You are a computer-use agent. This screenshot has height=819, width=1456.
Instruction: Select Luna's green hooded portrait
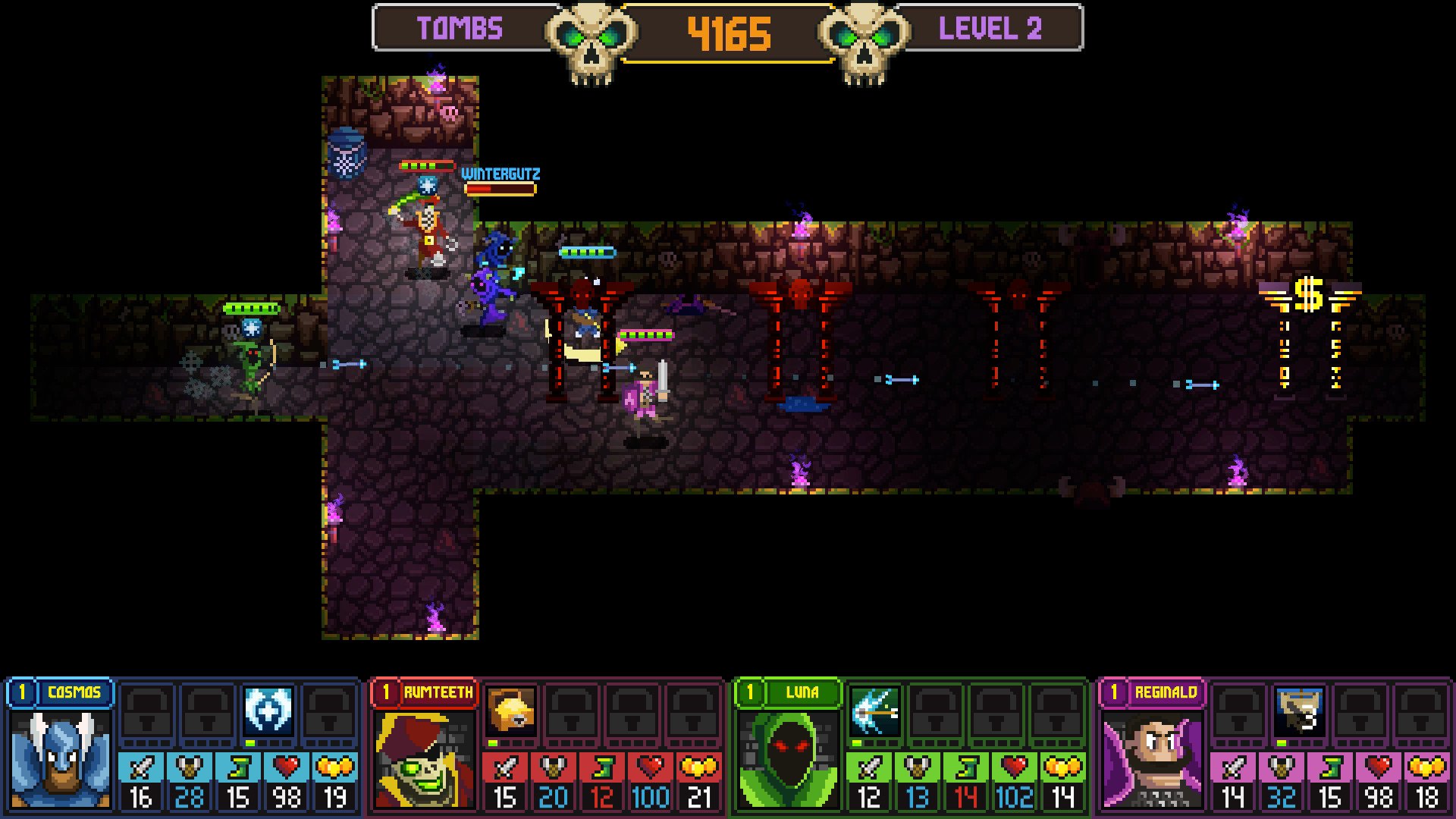[789, 760]
